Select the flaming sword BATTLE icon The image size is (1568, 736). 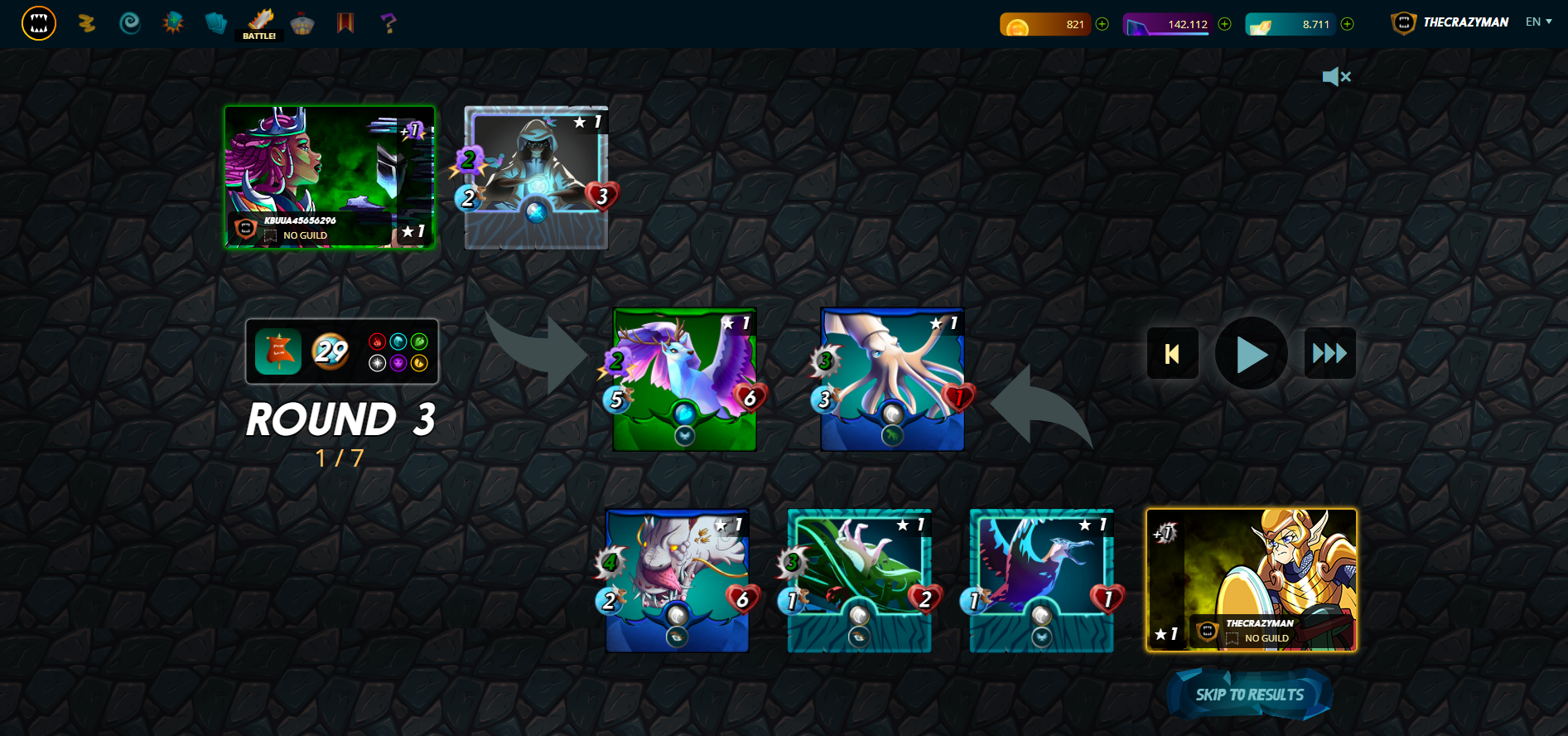tap(260, 21)
